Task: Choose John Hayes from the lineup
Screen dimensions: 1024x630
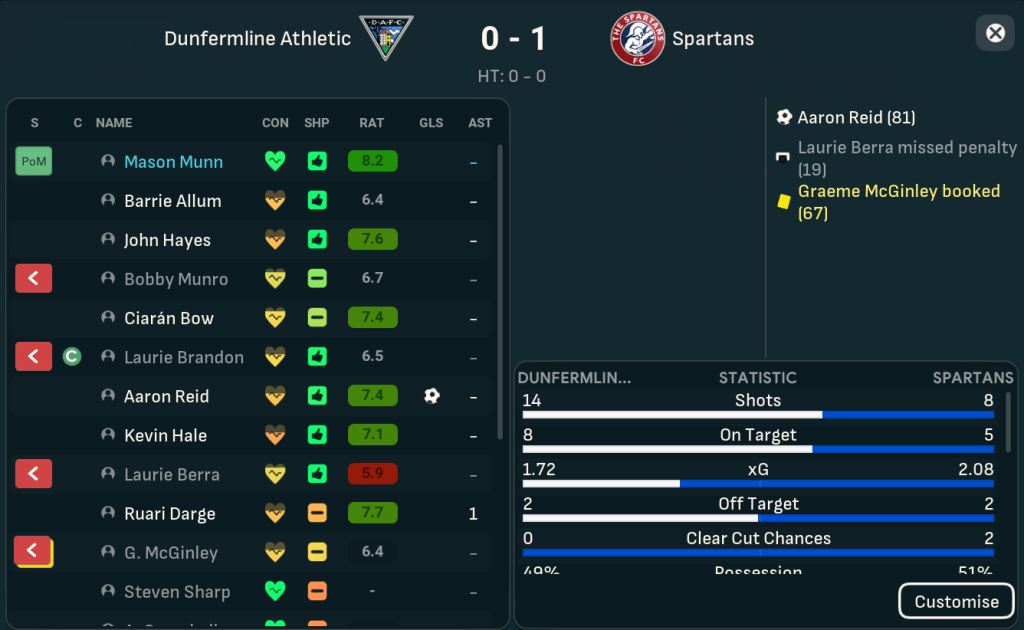Action: [x=167, y=240]
